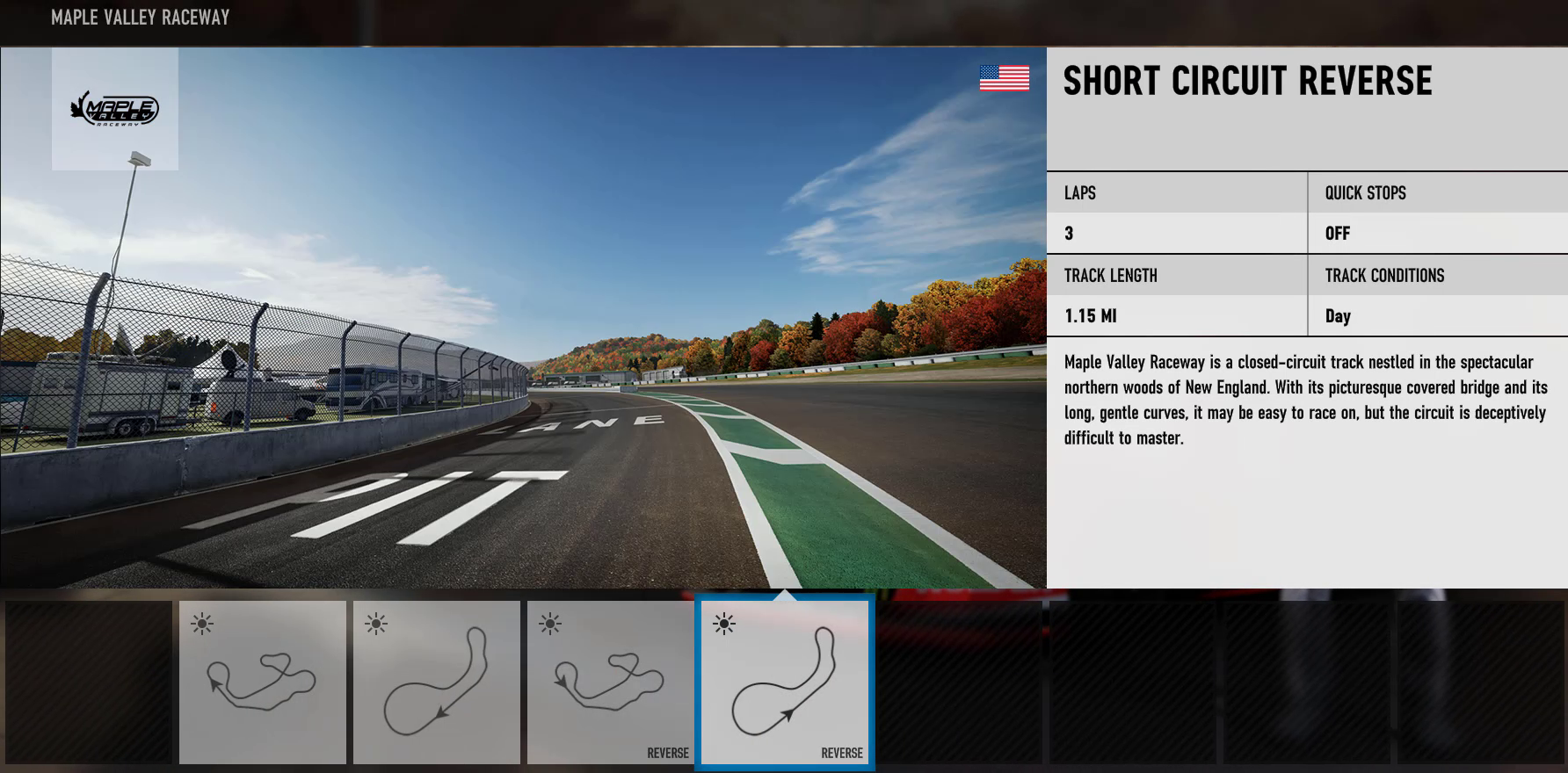Select the Short Circuit Reverse title header
Image resolution: width=1568 pixels, height=773 pixels.
point(1247,81)
